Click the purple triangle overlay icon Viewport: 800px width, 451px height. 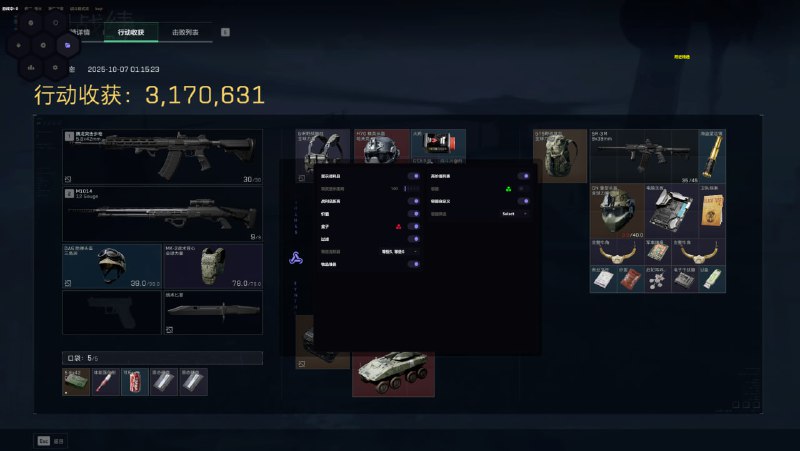296,256
